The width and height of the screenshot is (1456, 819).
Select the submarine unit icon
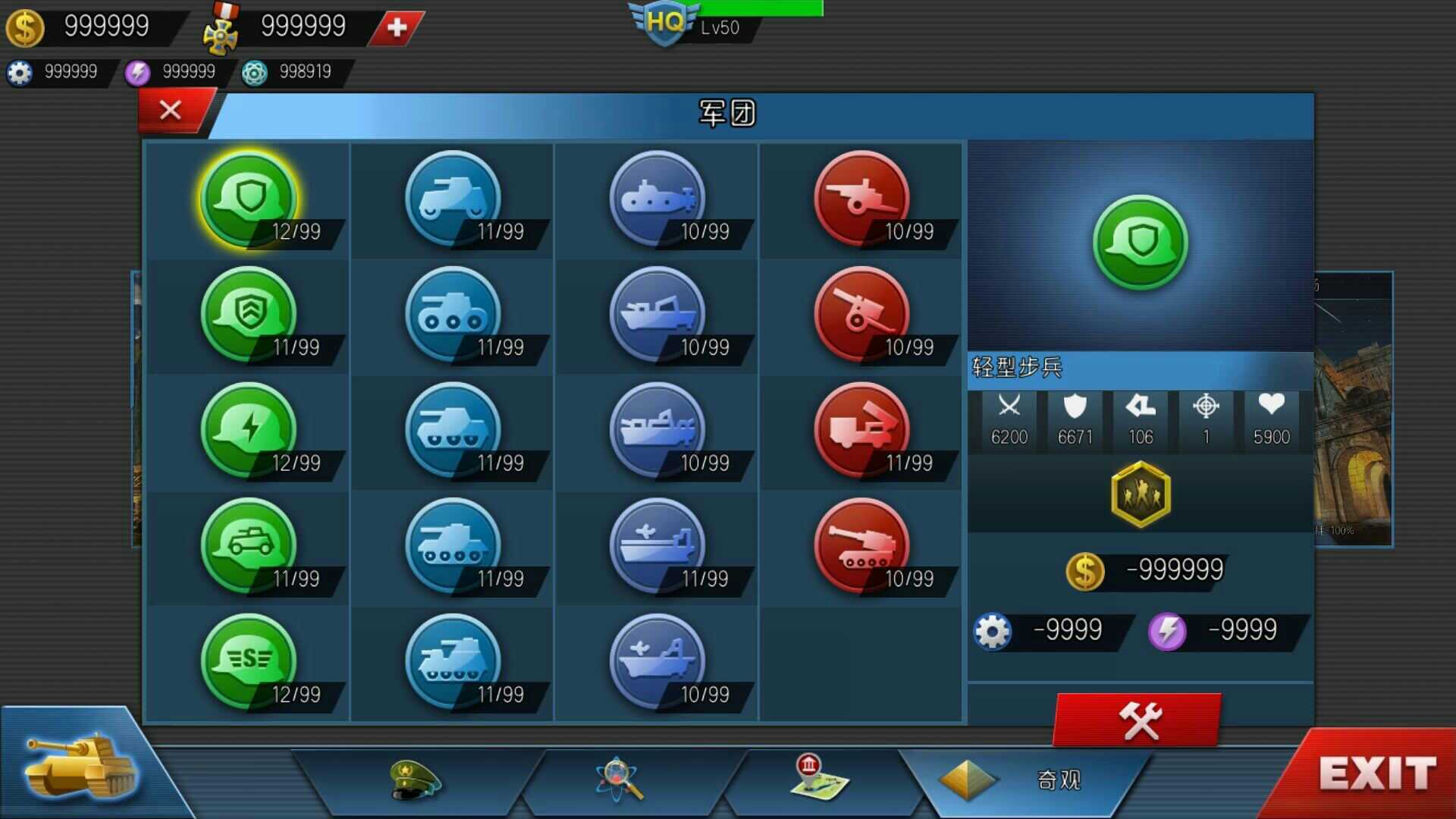(656, 197)
